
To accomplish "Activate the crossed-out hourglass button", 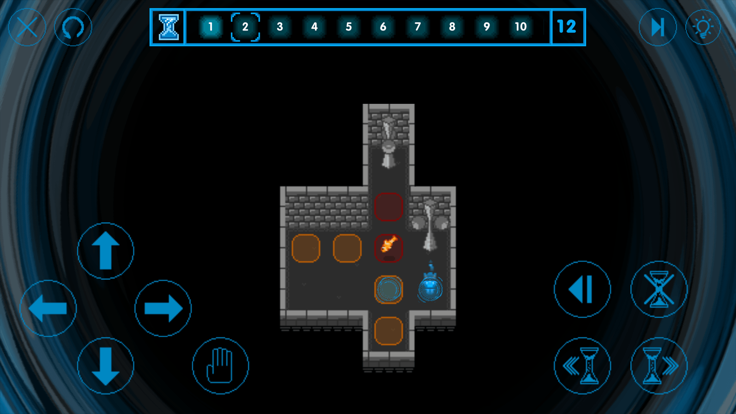I will tap(659, 290).
